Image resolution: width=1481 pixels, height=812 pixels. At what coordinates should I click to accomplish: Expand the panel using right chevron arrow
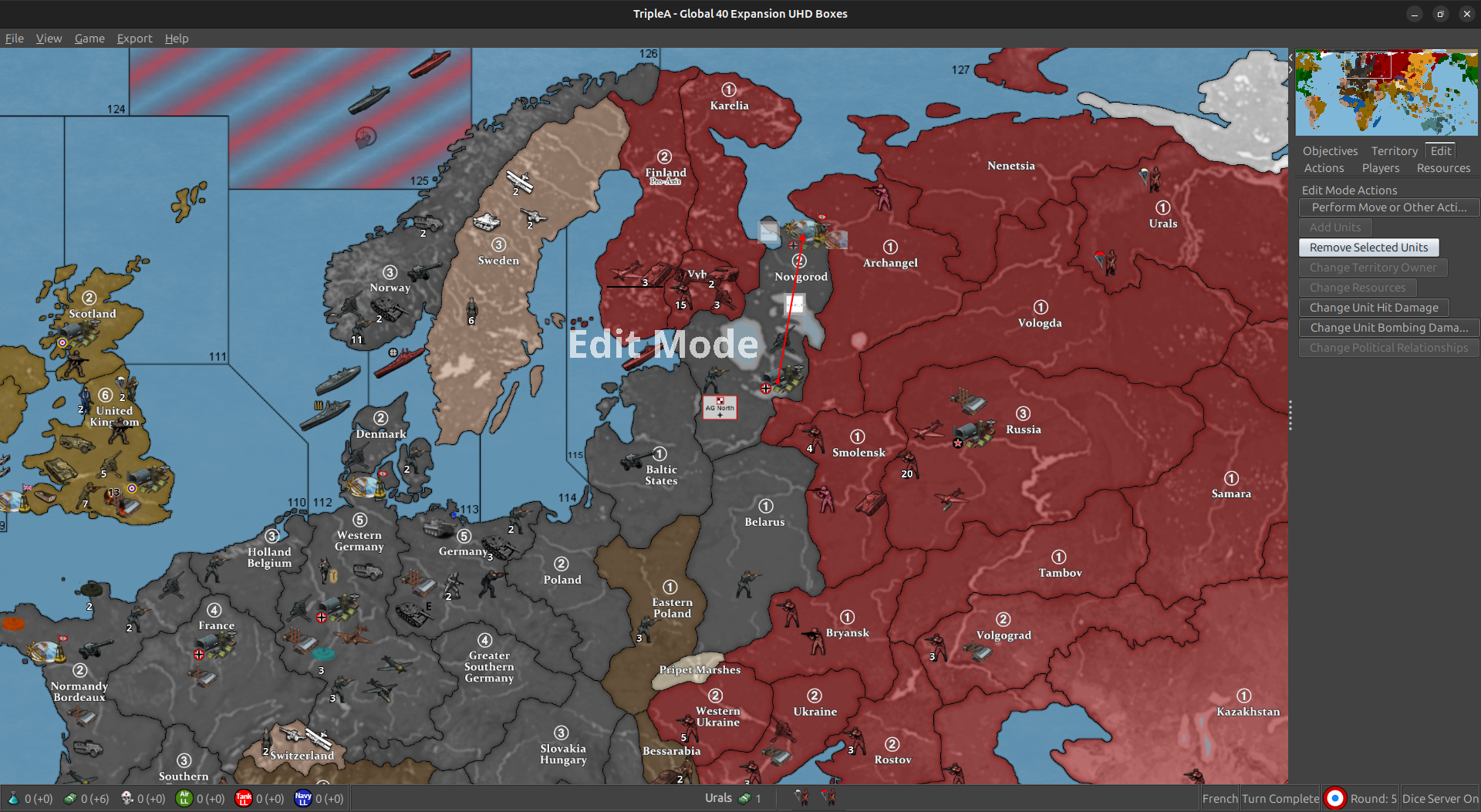tap(1289, 69)
